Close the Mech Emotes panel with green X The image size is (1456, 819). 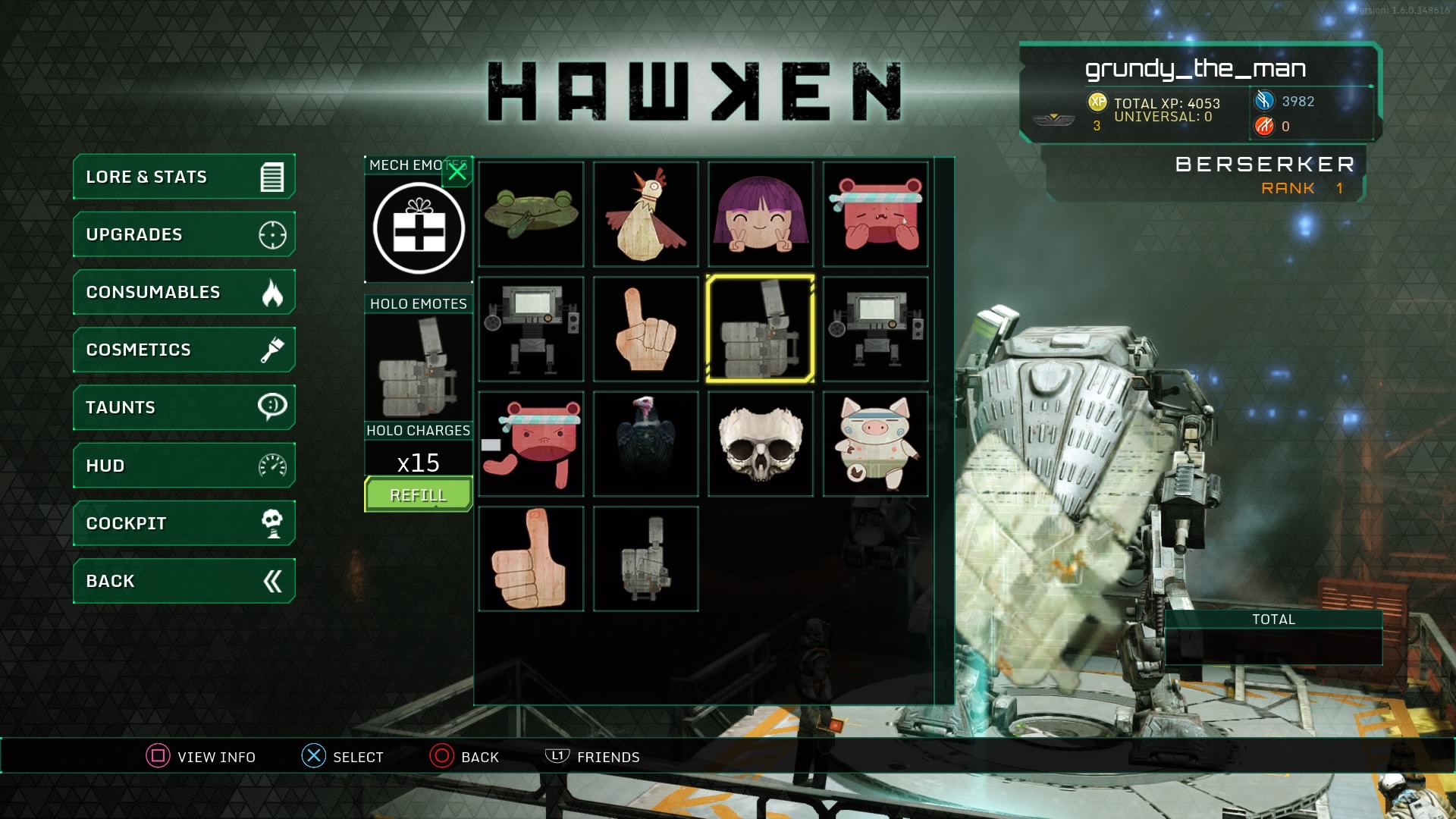pos(457,171)
